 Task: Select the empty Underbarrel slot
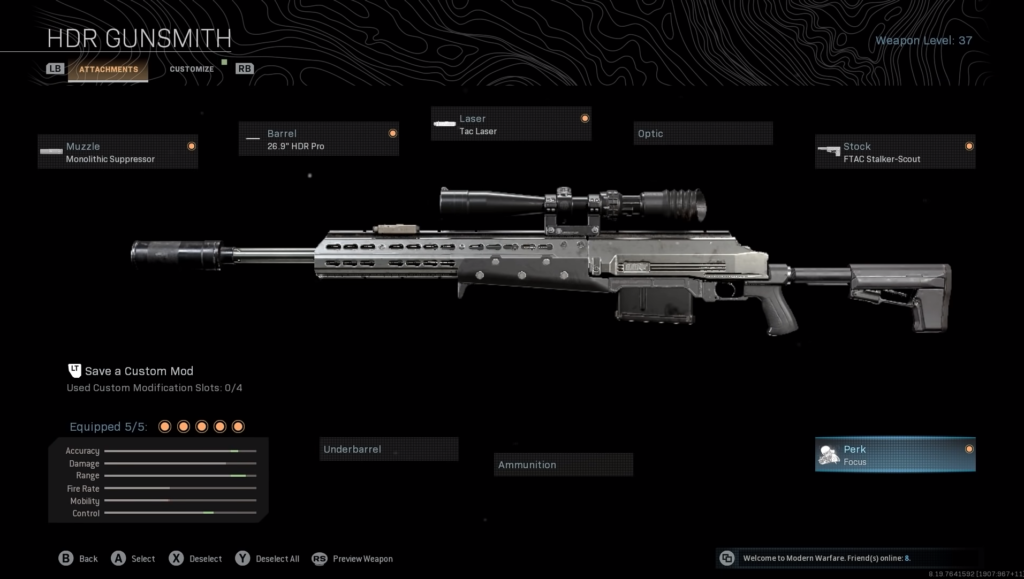click(x=389, y=450)
